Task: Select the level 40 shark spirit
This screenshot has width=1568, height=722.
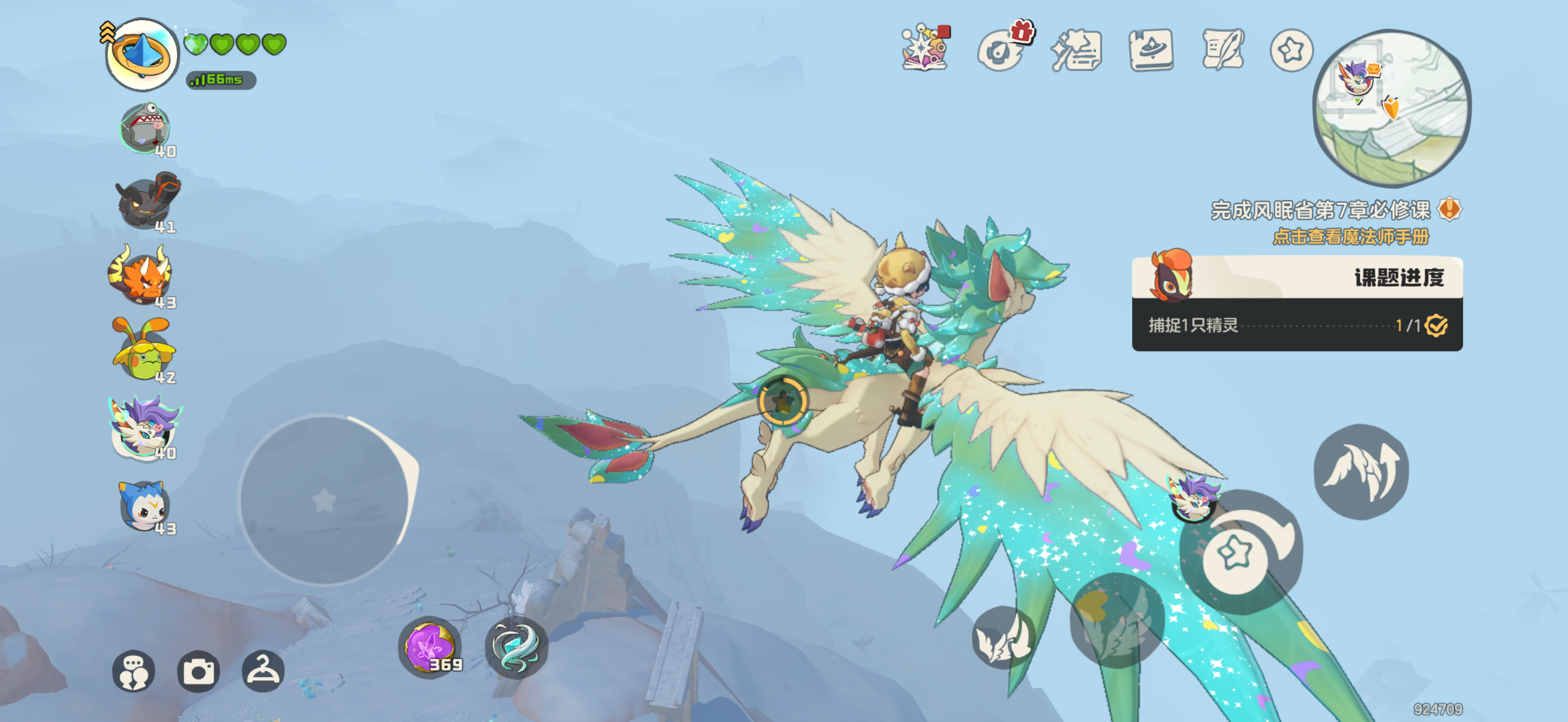Action: click(145, 129)
